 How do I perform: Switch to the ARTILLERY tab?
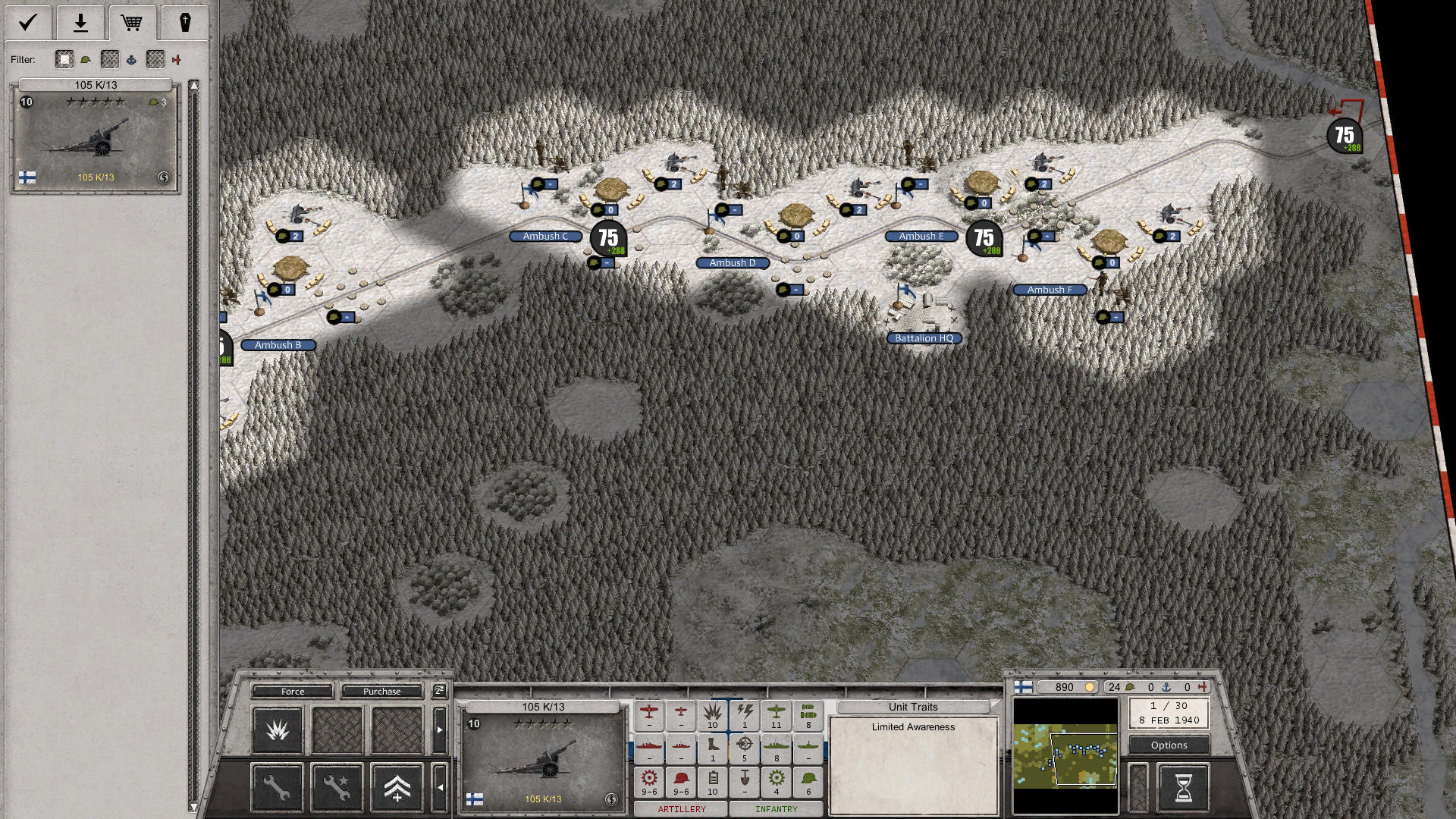click(x=681, y=809)
